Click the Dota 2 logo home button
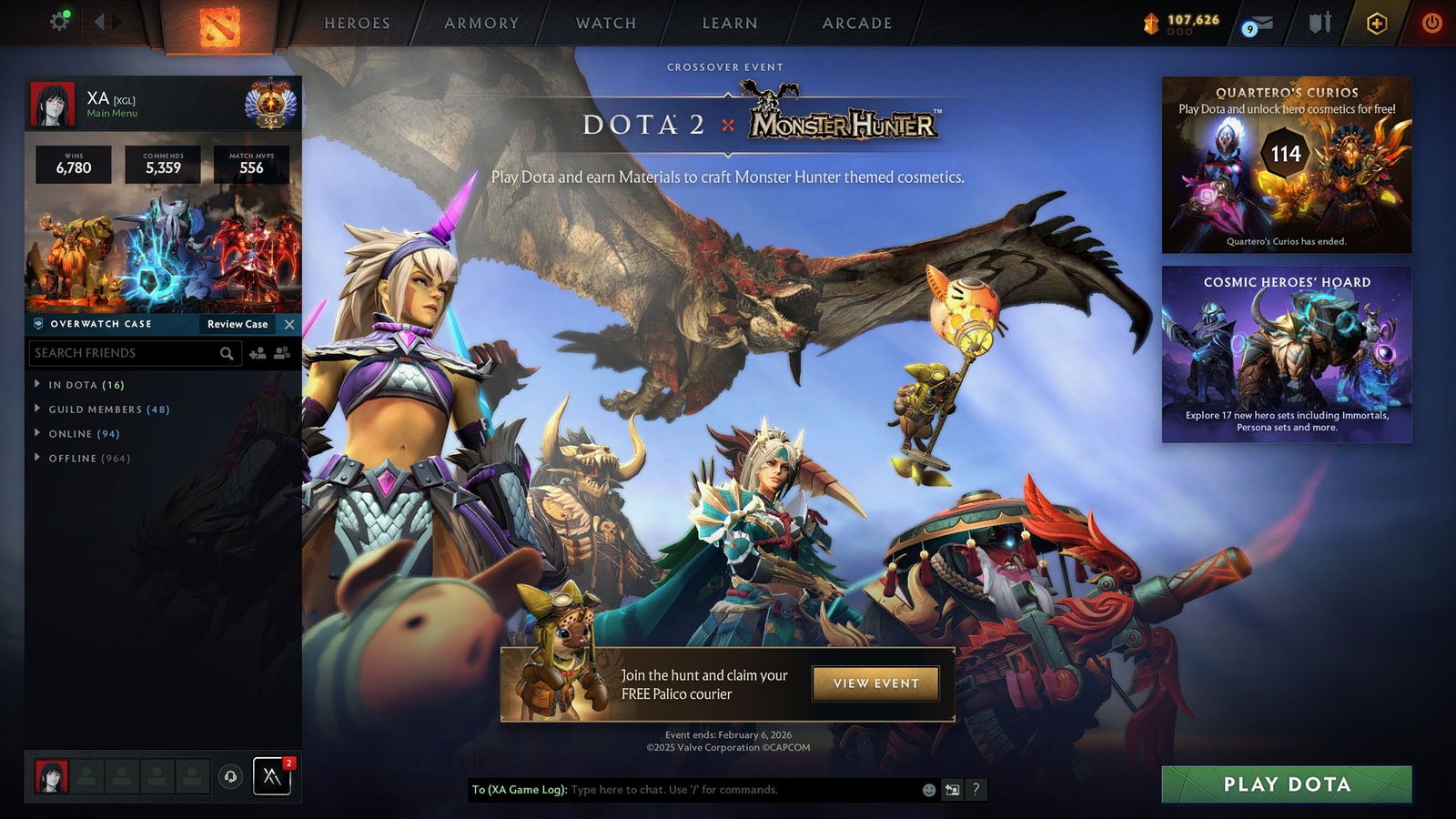Image resolution: width=1456 pixels, height=819 pixels. [219, 25]
